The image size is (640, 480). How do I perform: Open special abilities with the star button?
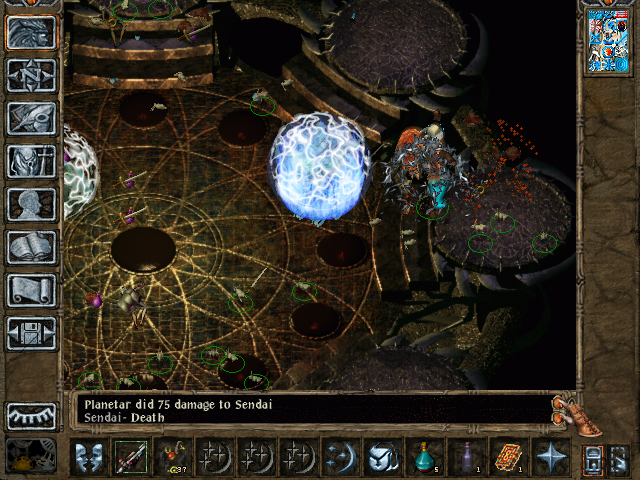(x=550, y=457)
